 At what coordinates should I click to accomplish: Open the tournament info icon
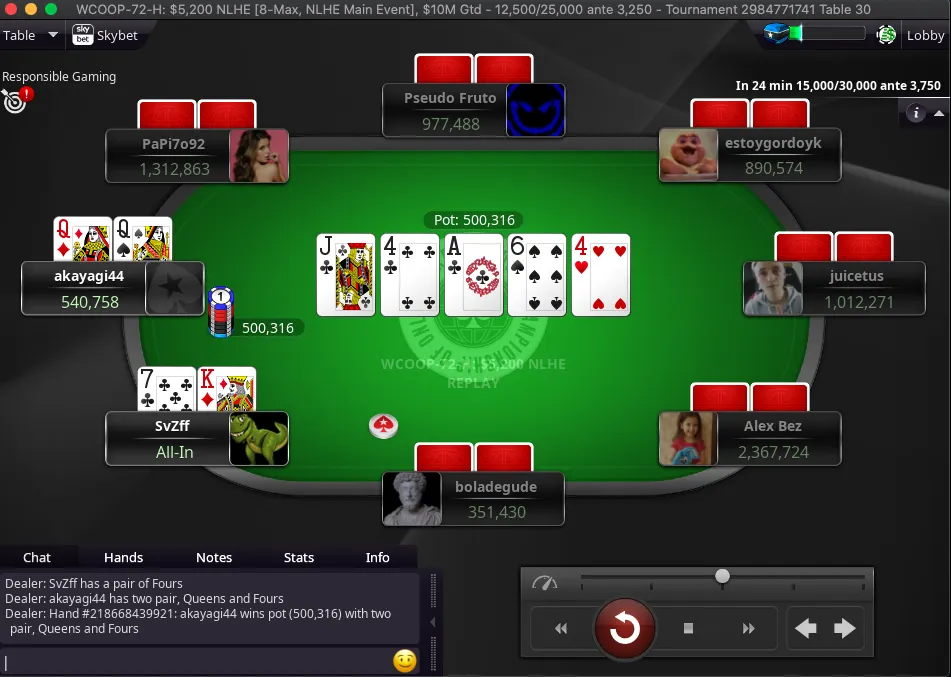tap(915, 114)
